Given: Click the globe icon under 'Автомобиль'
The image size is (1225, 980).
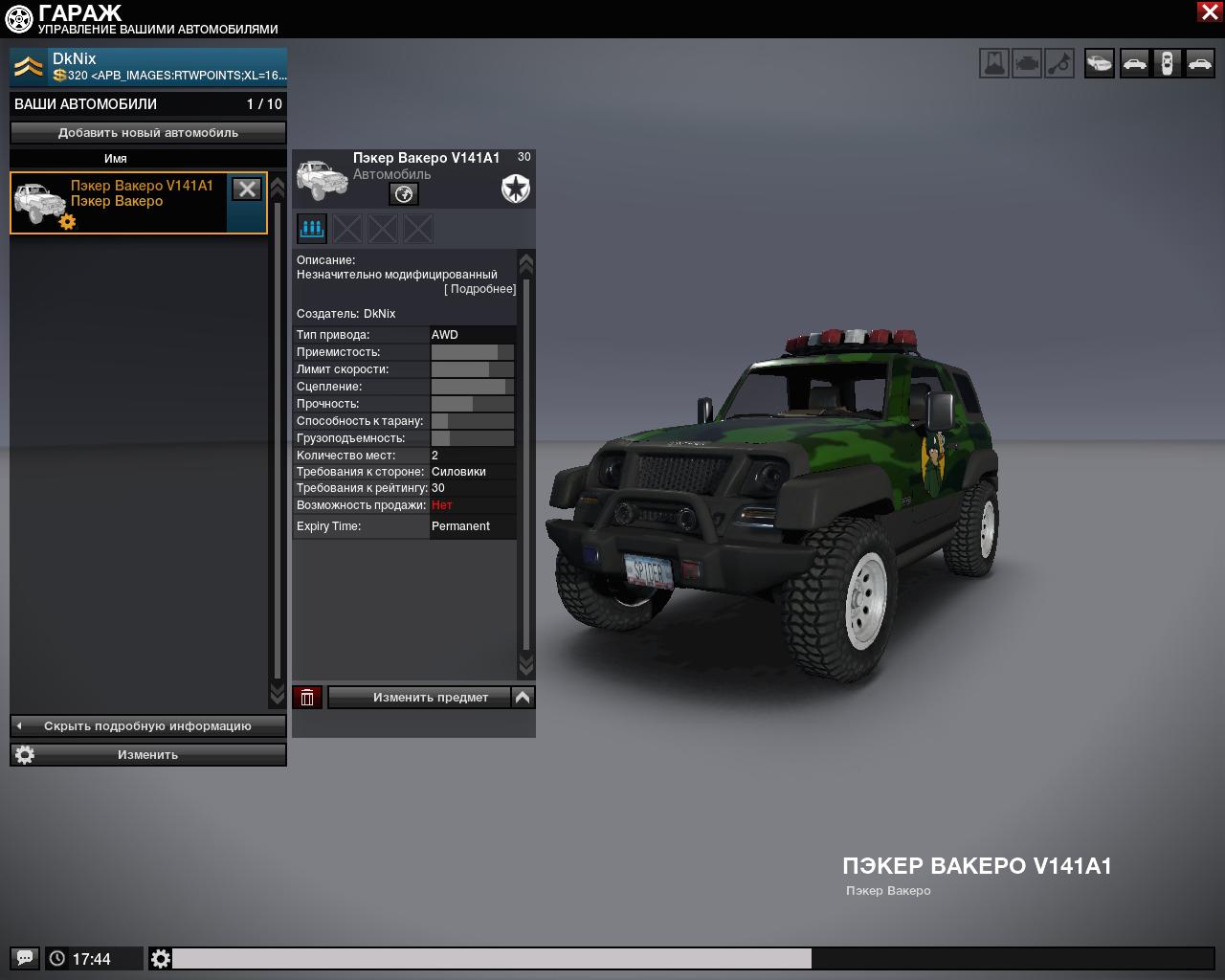Looking at the screenshot, I should (404, 194).
